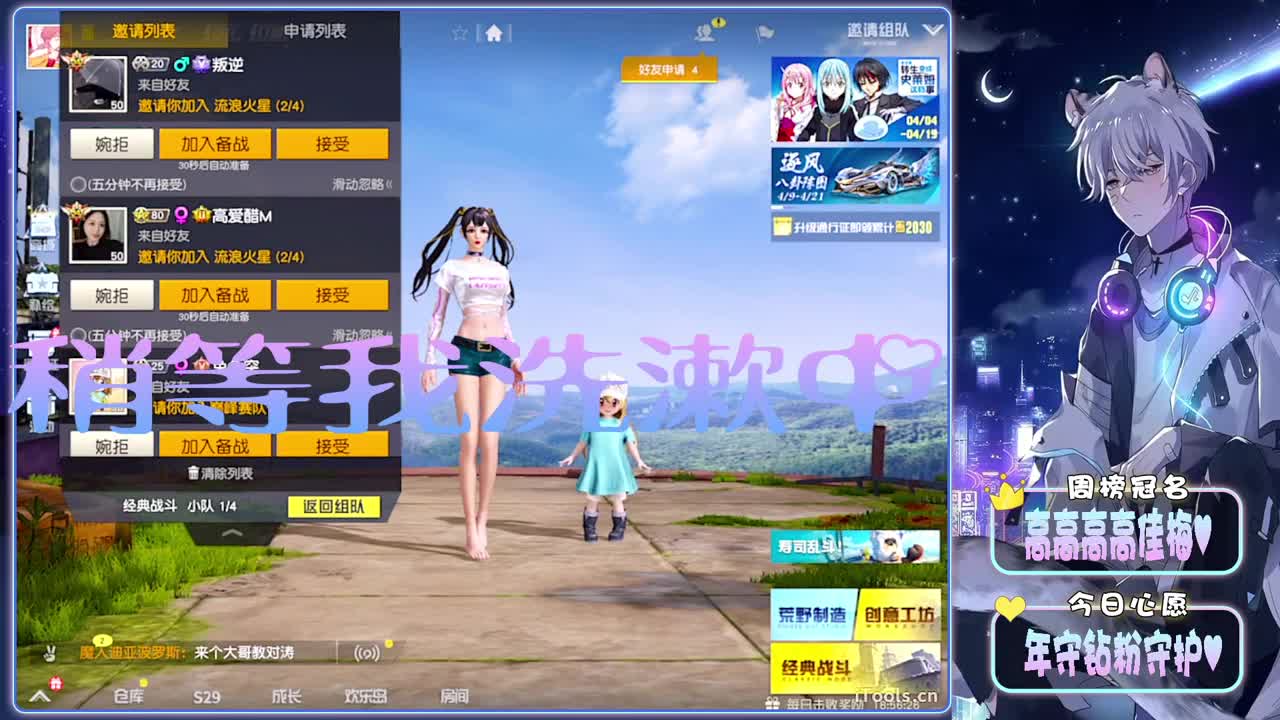Viewport: 1280px width, 720px height.
Task: Click the home icon in the top bar
Action: point(493,33)
